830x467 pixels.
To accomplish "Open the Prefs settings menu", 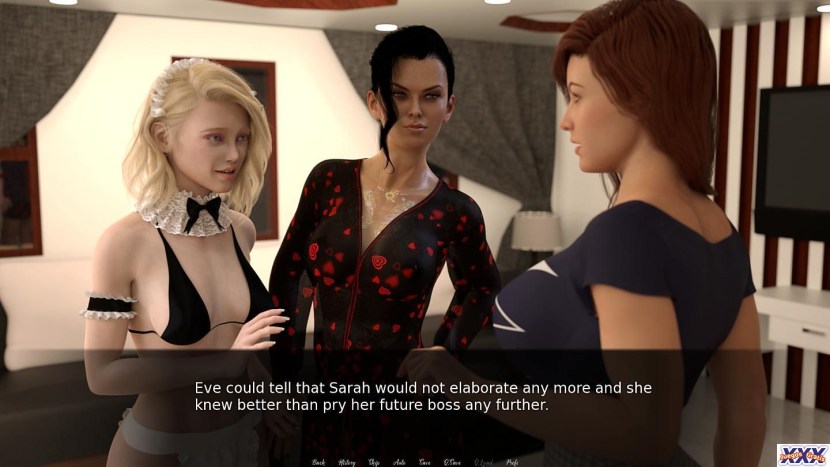I will [512, 462].
